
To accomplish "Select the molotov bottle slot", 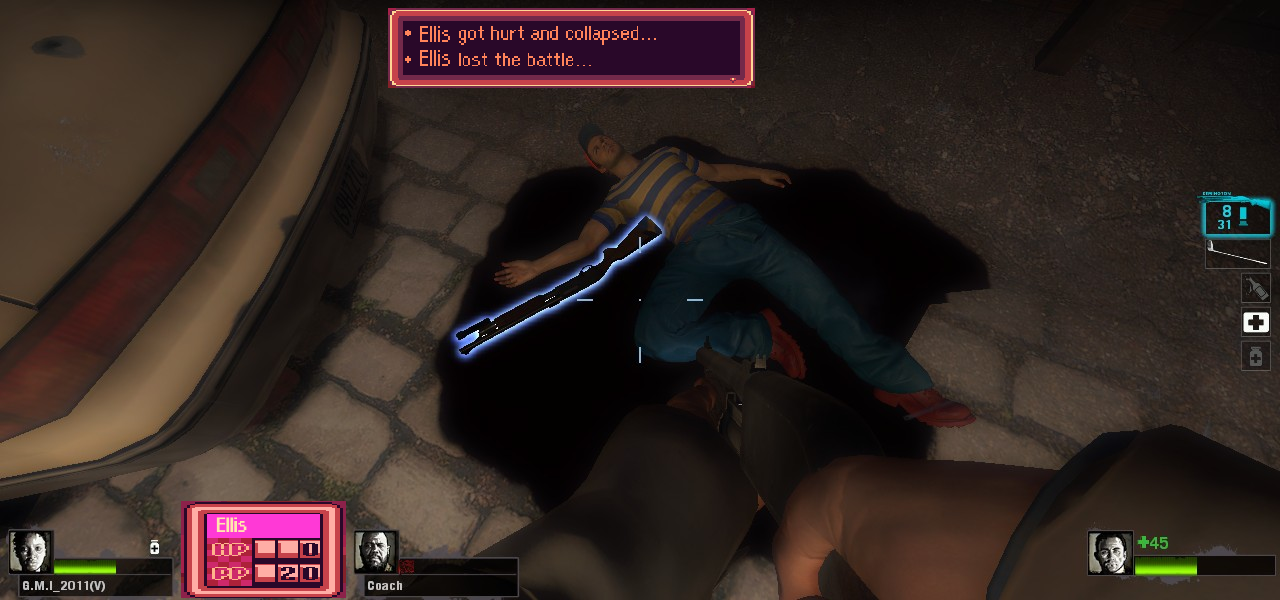I will click(x=1255, y=289).
